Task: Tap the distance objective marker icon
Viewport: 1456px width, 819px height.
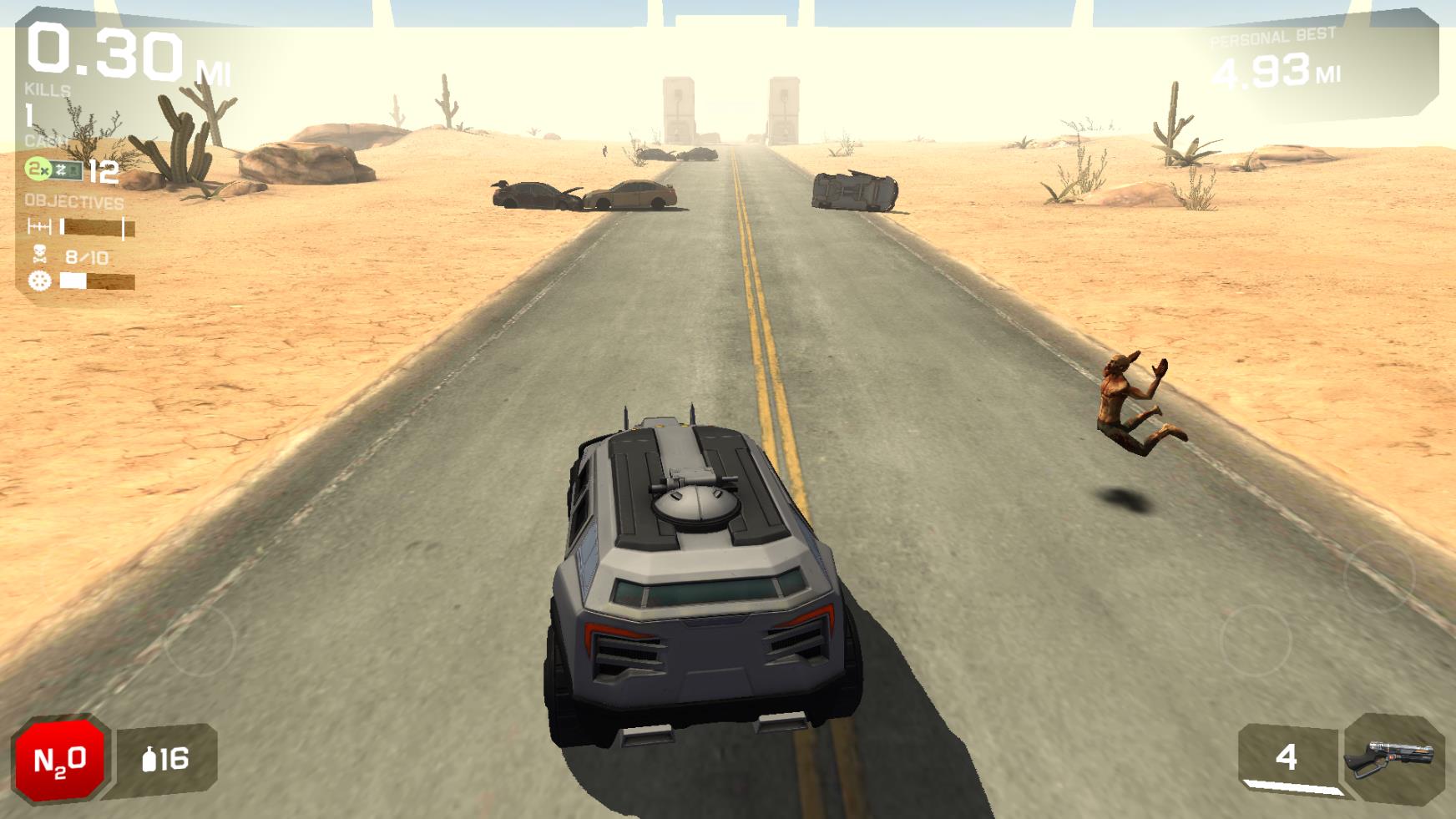Action: pos(38,227)
